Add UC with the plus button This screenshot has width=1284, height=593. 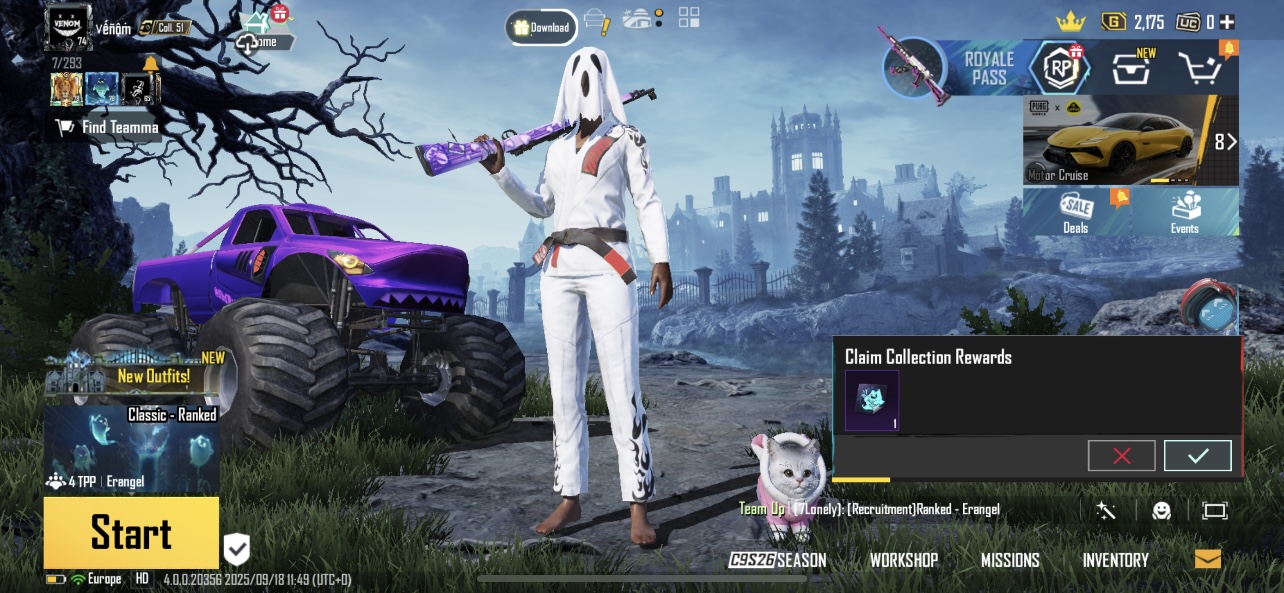click(x=1226, y=22)
